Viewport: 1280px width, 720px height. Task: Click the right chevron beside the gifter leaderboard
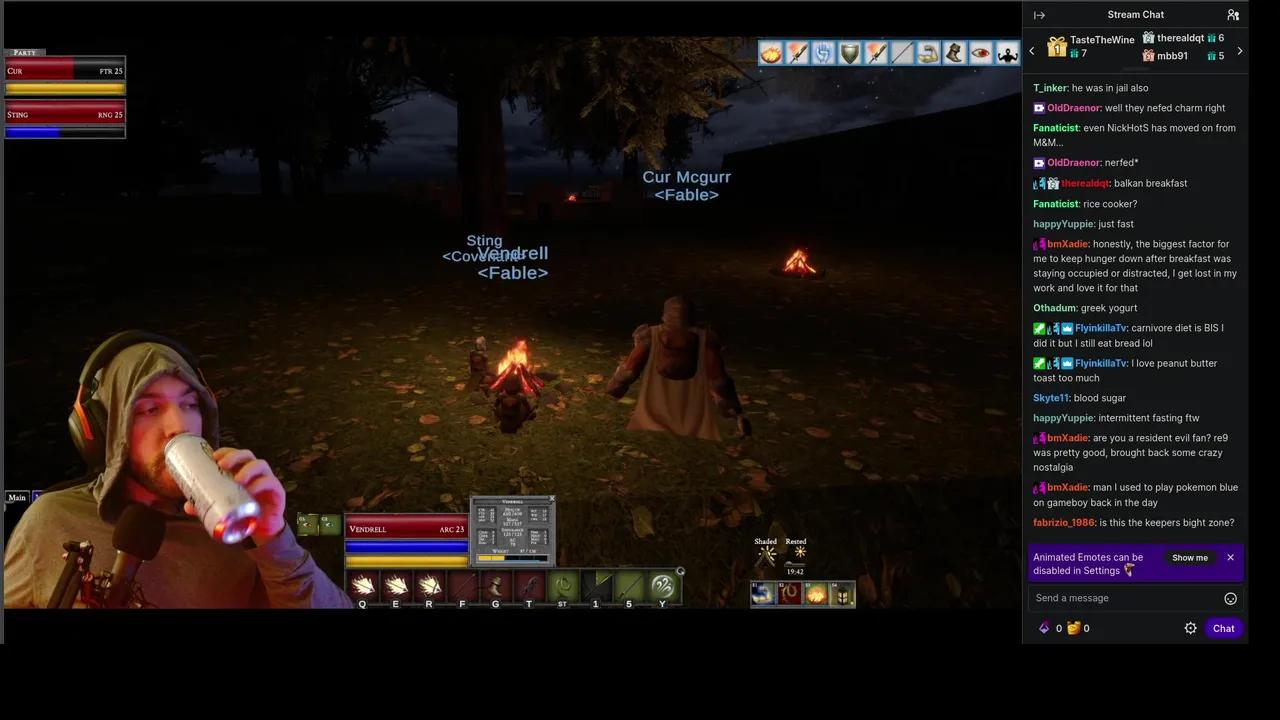(x=1240, y=50)
